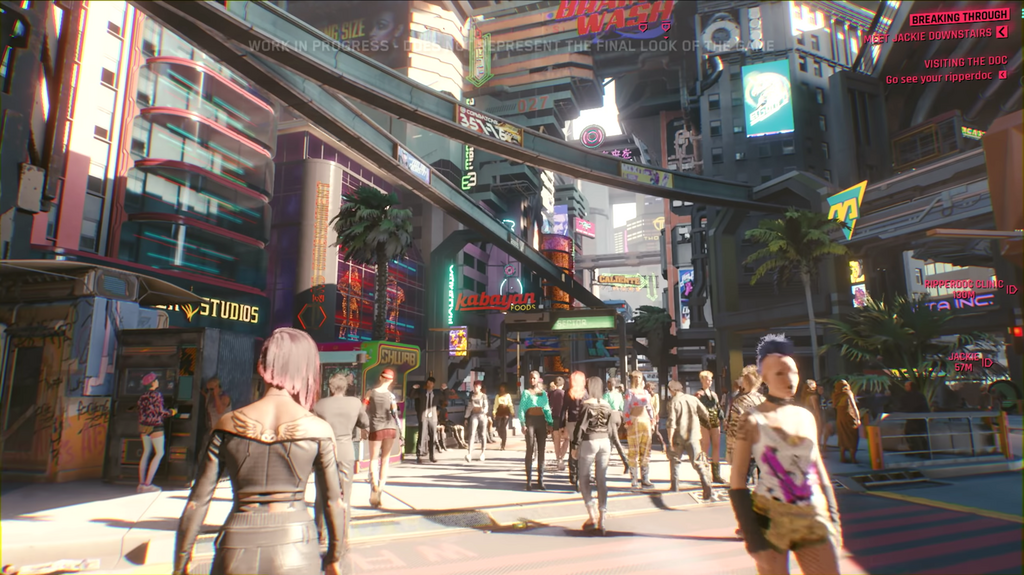Viewport: 1024px width, 575px height.
Task: Select the Breaking Through quest title
Action: coord(959,17)
